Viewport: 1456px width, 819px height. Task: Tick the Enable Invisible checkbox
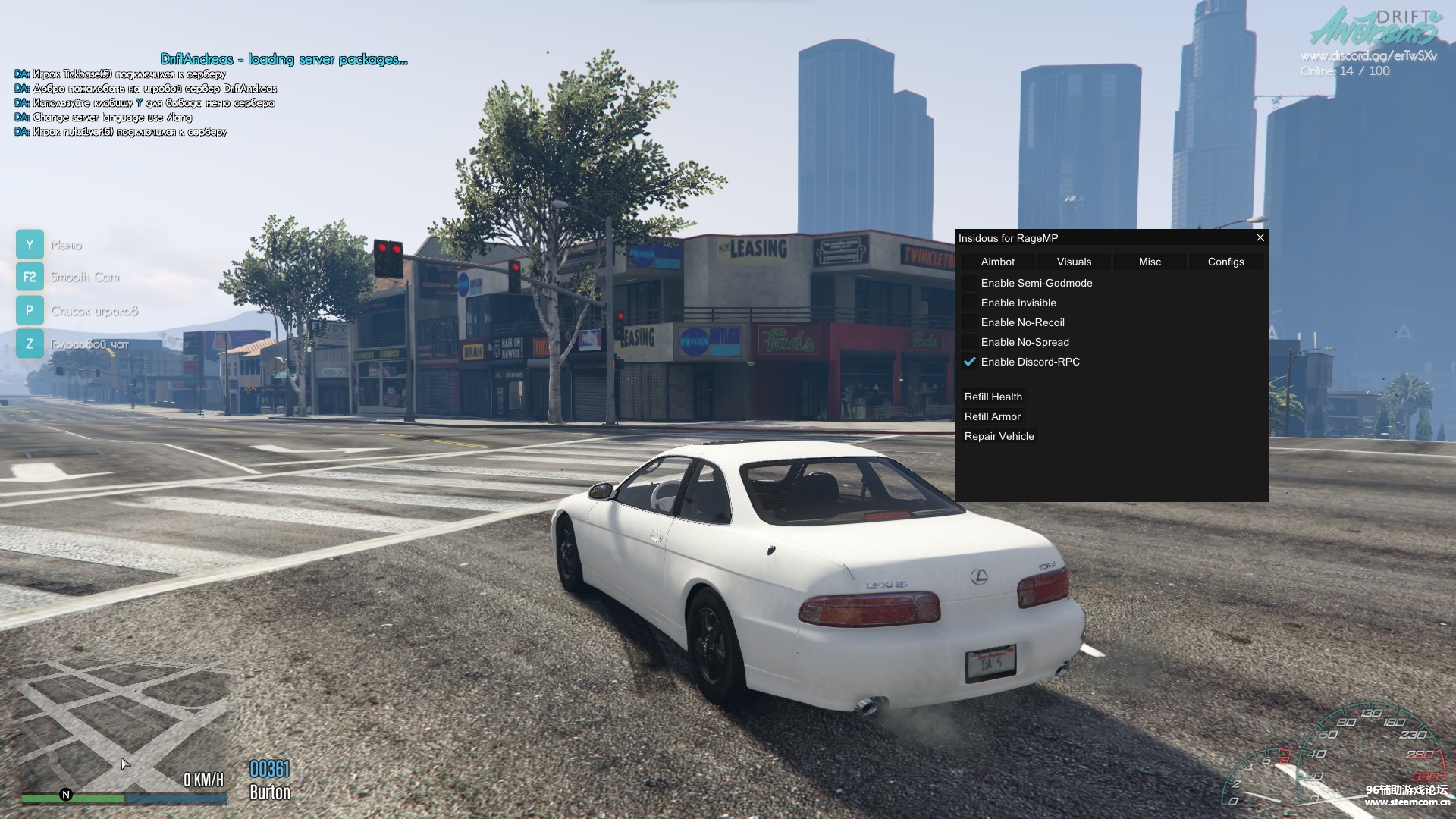tap(970, 303)
